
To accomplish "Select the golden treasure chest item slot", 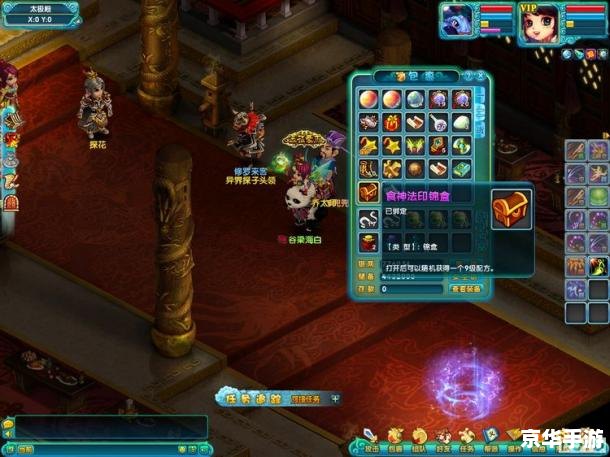I will (x=369, y=193).
